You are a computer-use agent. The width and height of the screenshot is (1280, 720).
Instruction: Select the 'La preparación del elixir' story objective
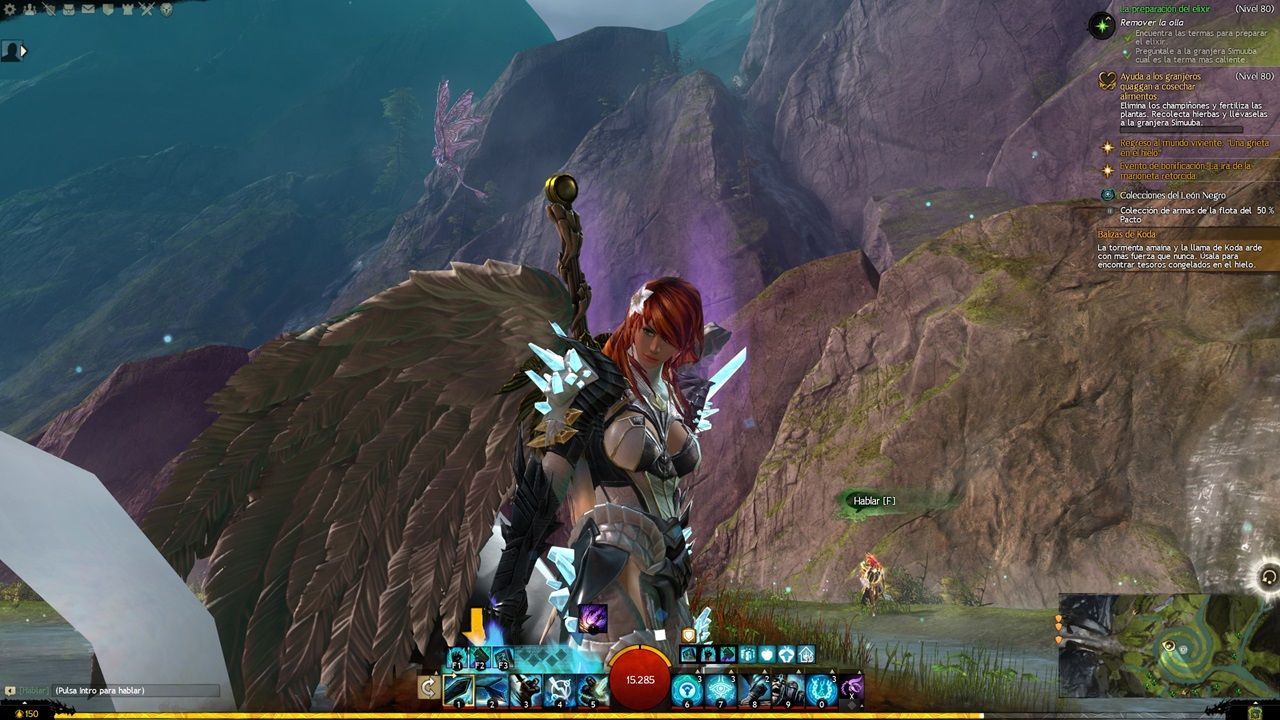tap(1163, 9)
